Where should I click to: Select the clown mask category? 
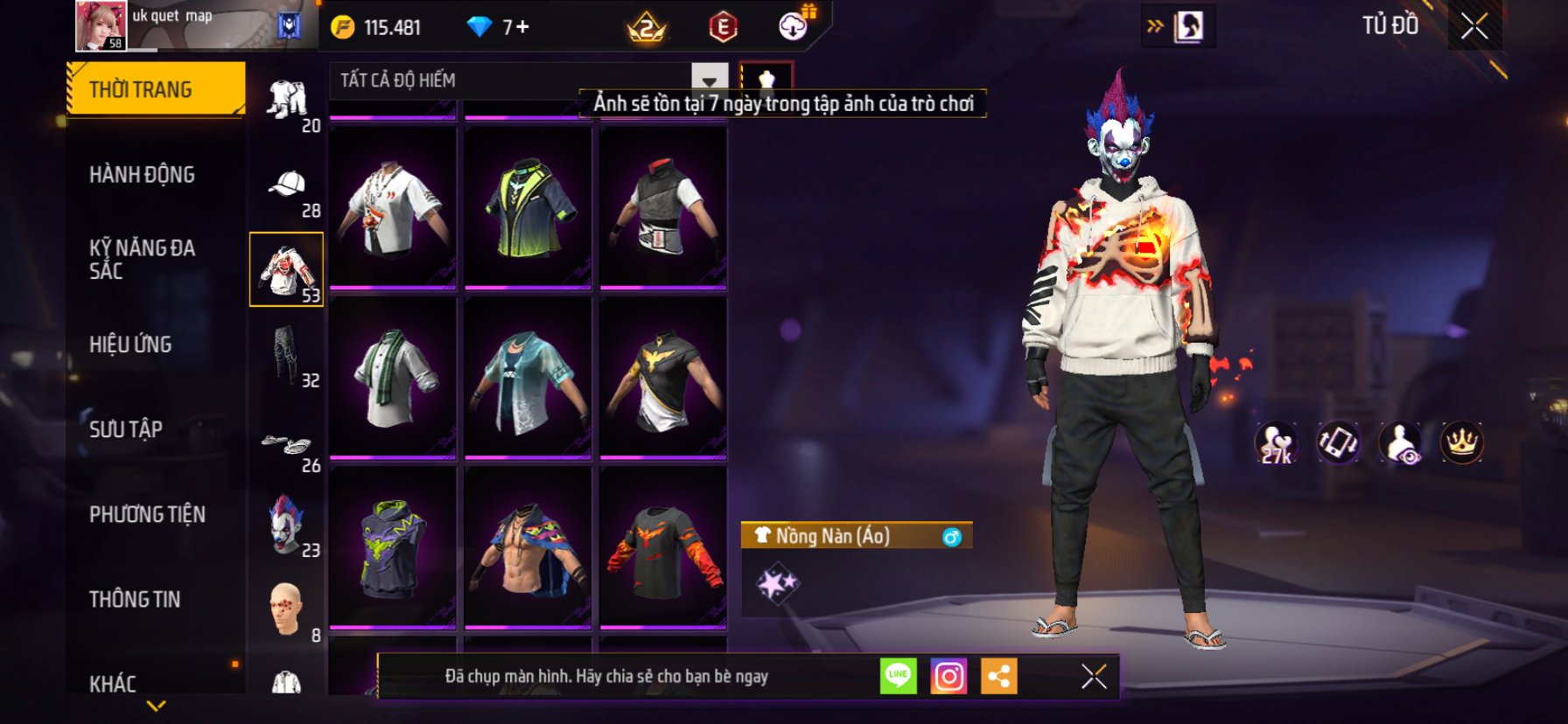click(x=286, y=524)
